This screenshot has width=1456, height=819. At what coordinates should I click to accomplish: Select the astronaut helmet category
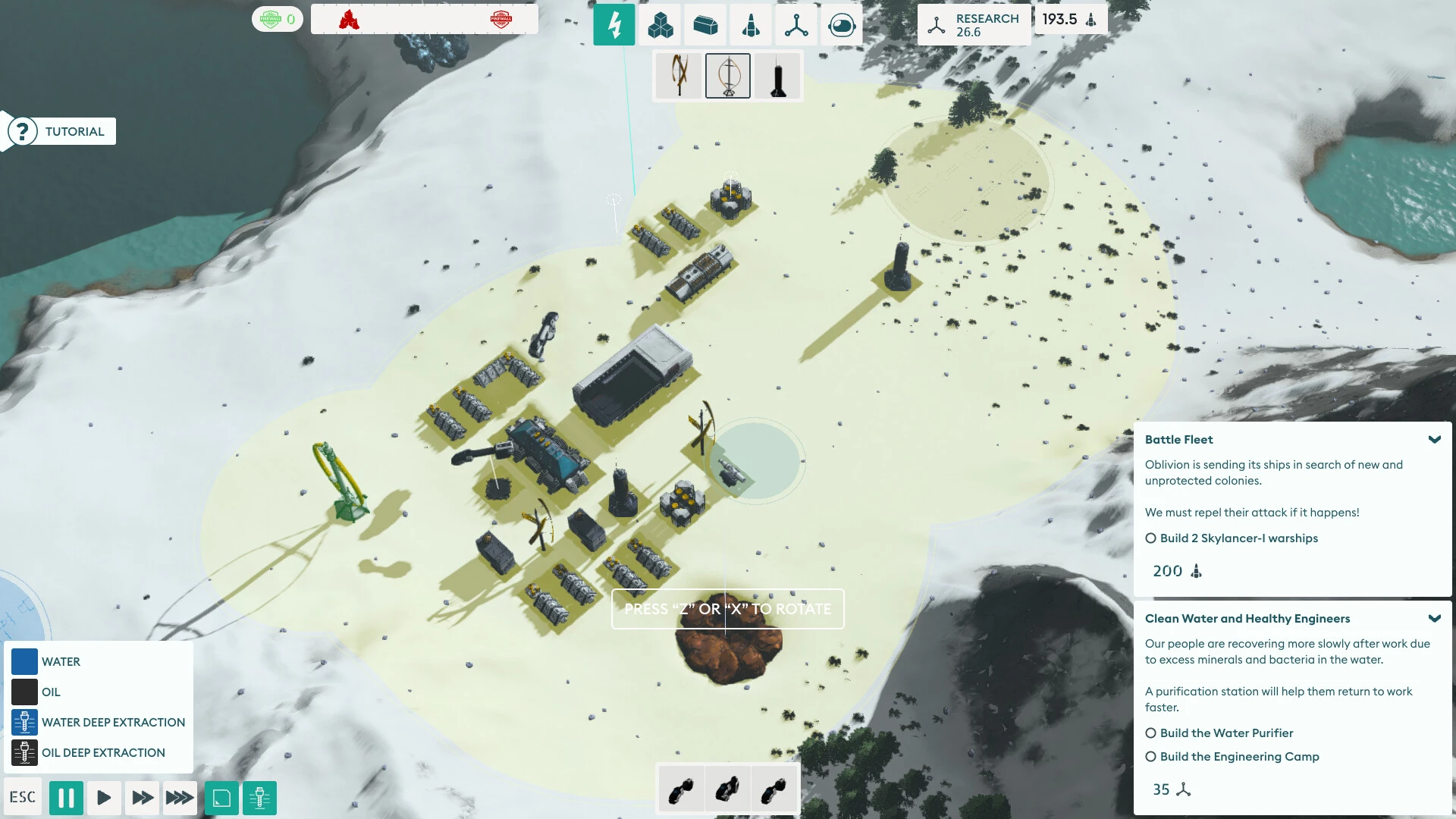[842, 25]
